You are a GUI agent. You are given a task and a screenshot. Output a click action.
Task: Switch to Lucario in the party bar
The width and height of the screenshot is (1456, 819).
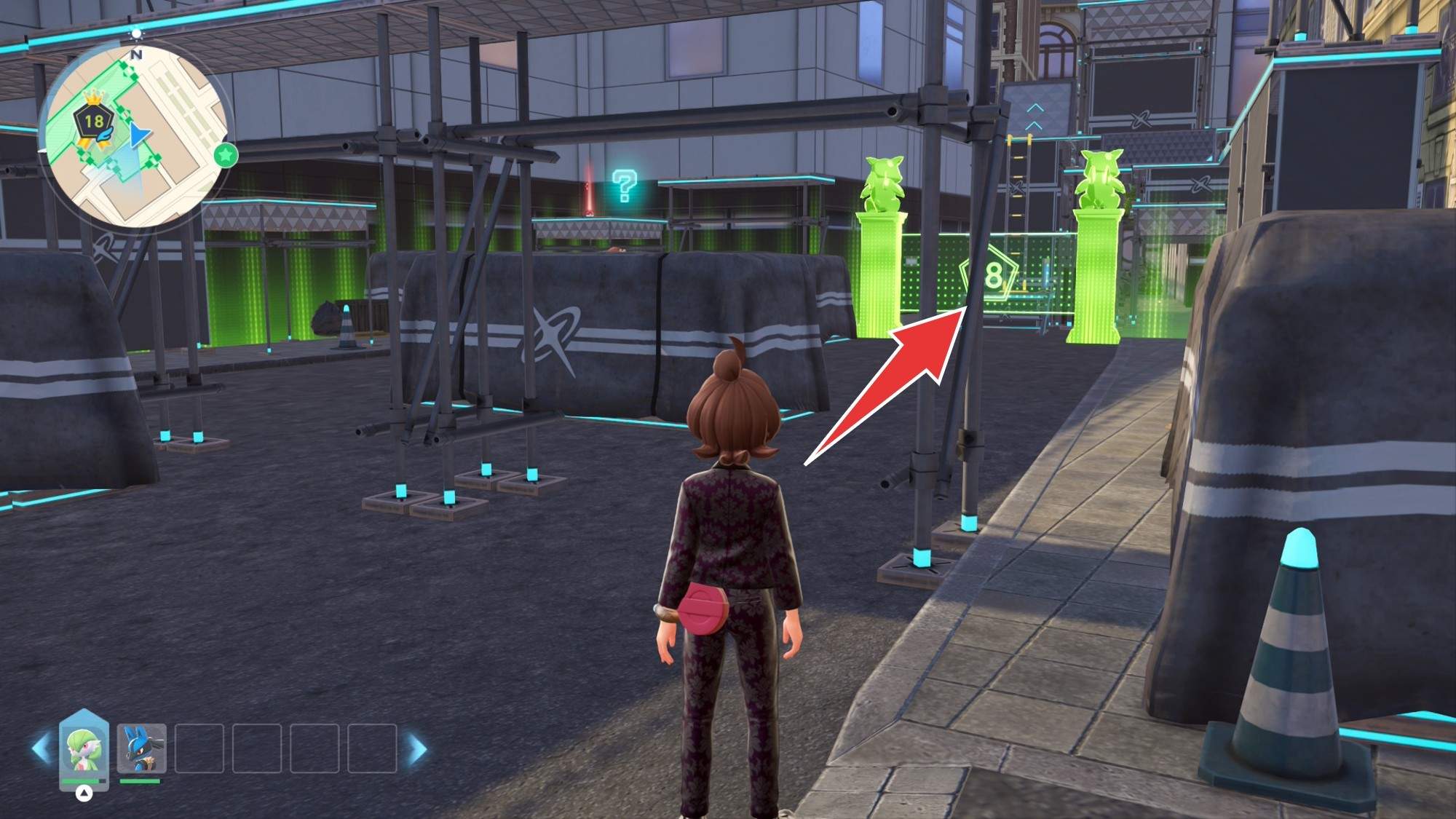pyautogui.click(x=141, y=748)
